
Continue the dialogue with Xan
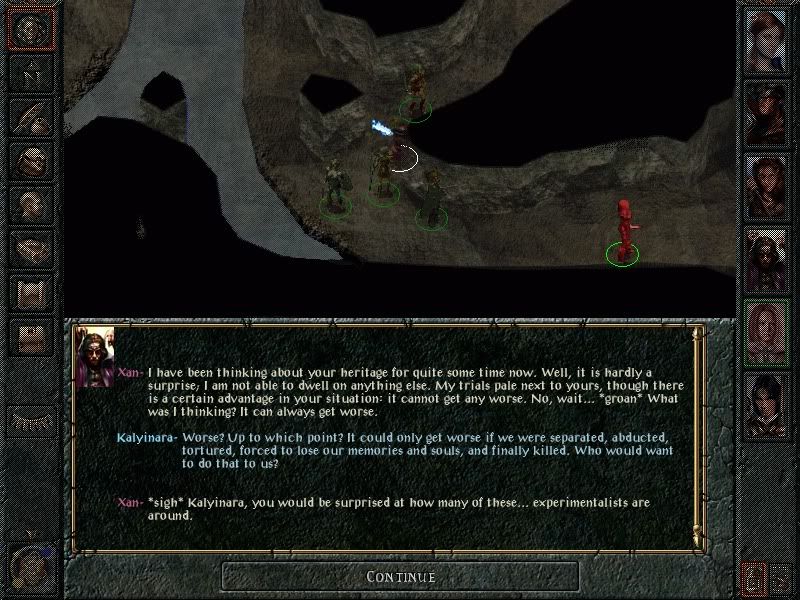(x=400, y=576)
